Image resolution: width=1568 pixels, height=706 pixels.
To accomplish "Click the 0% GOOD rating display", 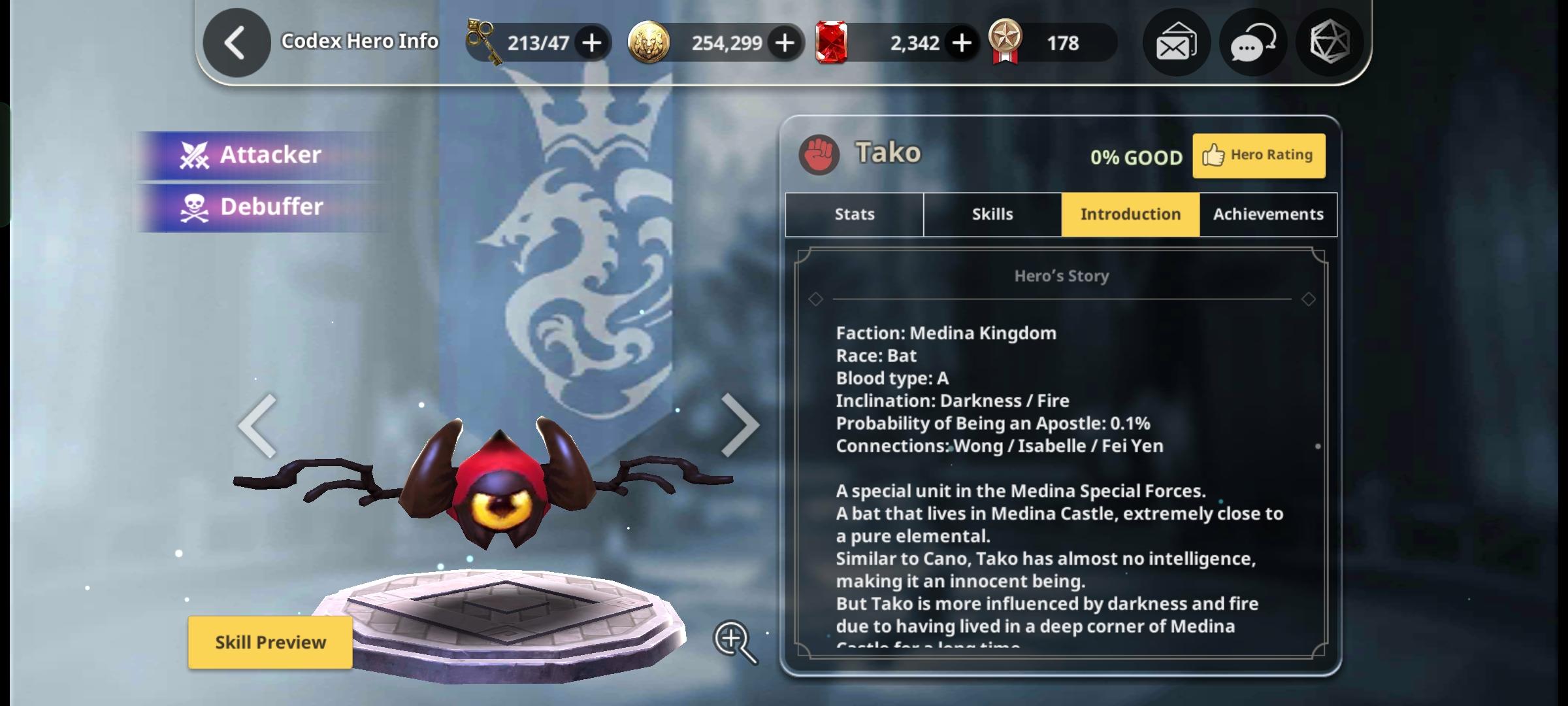I will pos(1135,157).
